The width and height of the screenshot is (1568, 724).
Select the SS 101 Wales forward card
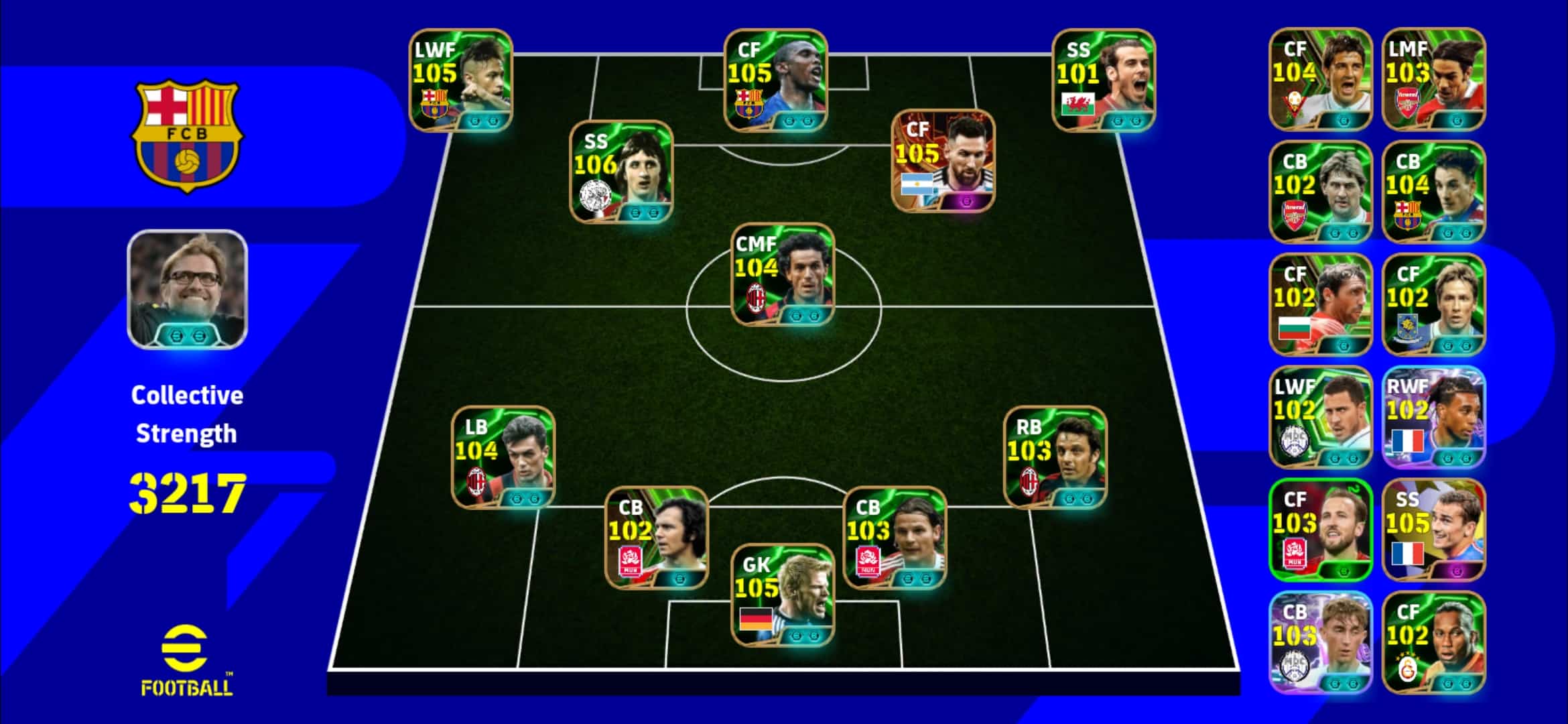1104,80
